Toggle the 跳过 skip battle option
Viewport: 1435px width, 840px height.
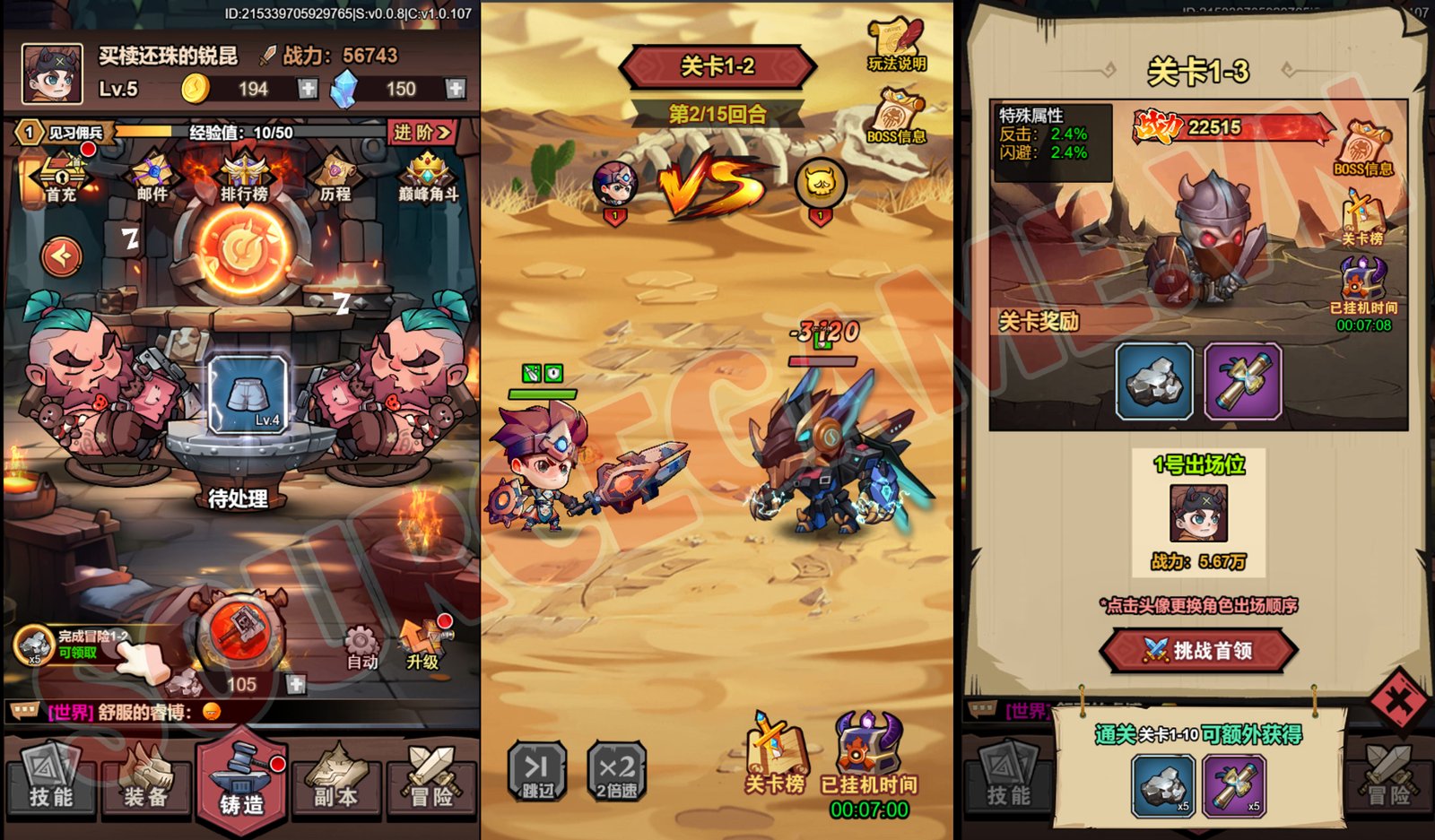coord(535,773)
